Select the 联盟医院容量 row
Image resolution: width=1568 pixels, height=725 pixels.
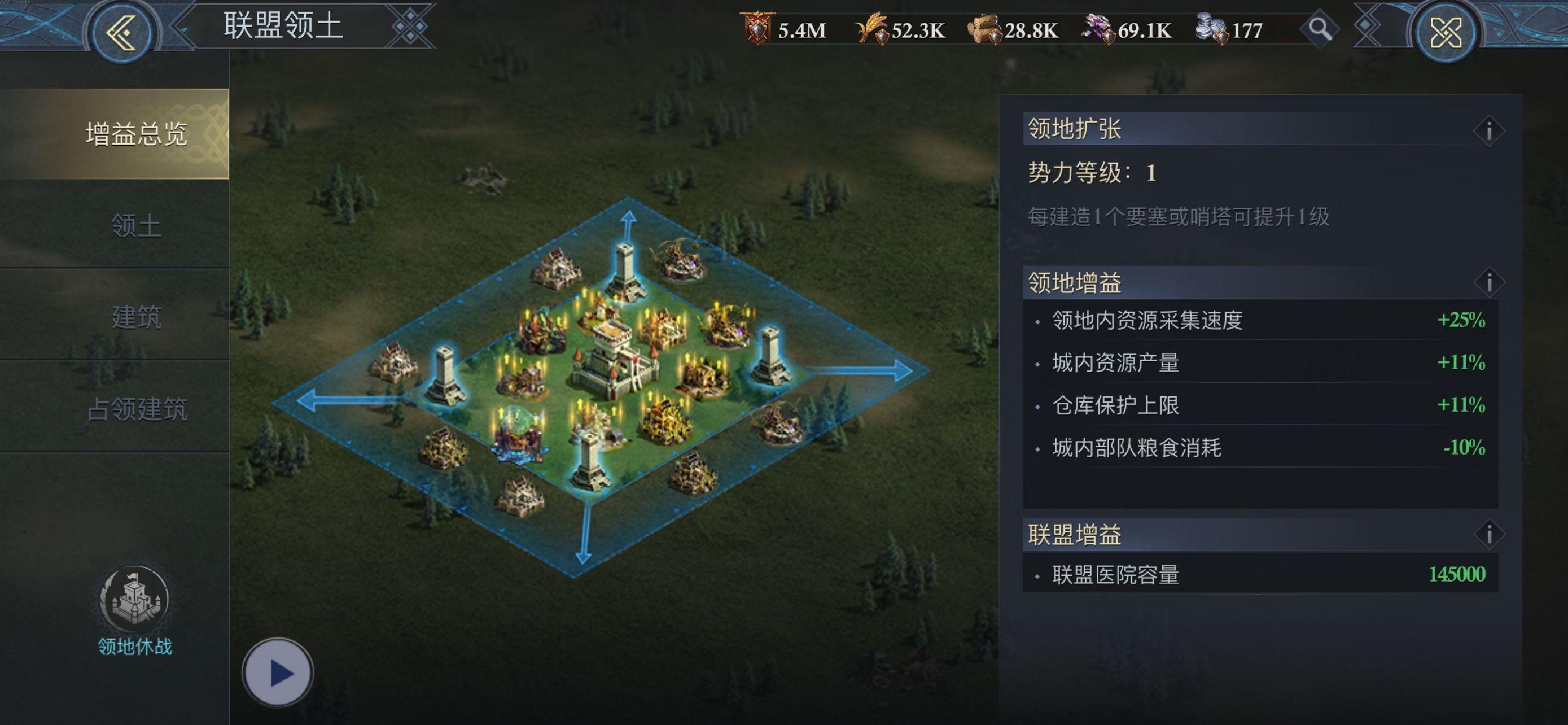(1260, 574)
